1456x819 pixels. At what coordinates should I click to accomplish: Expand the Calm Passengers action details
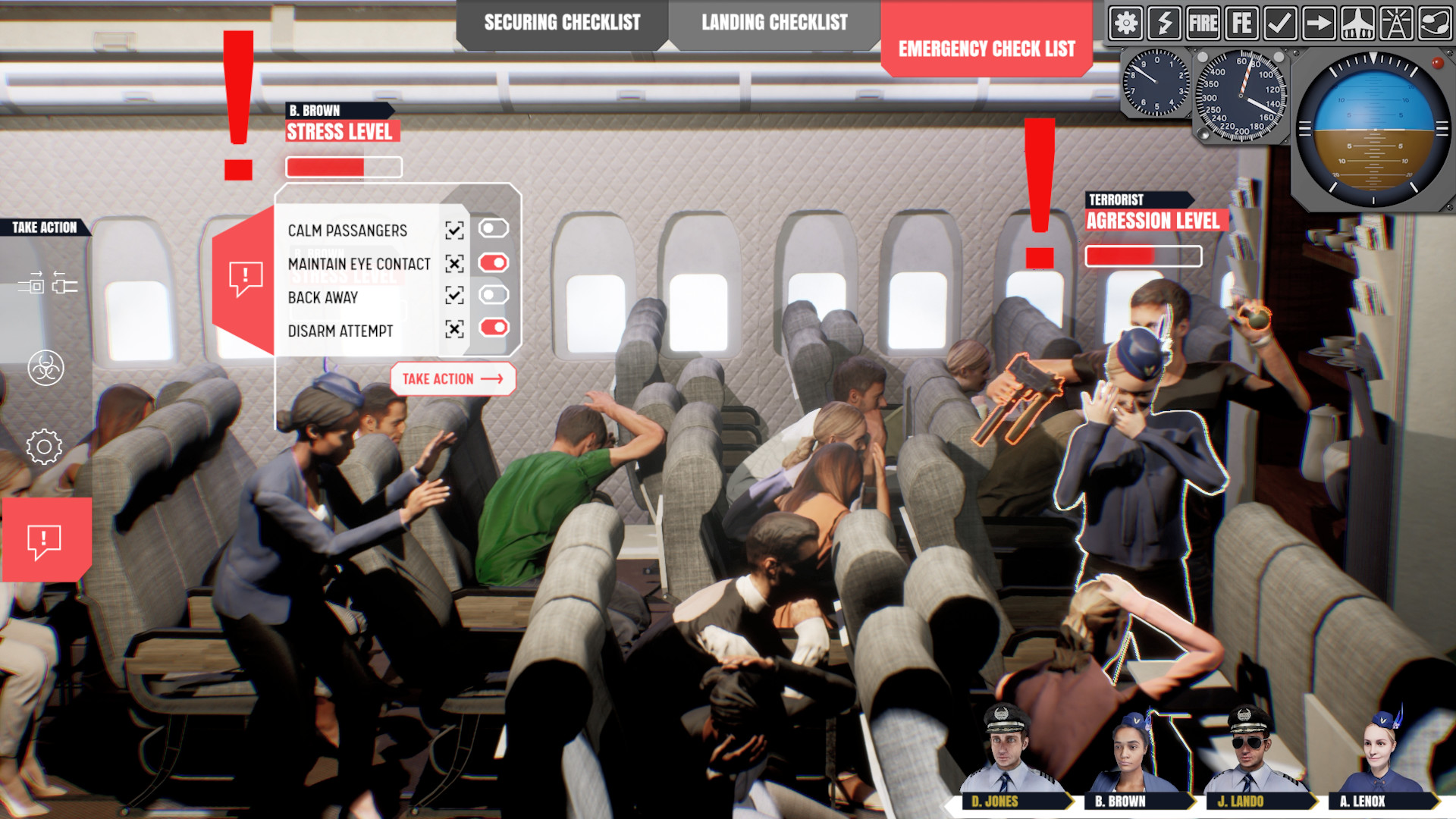pos(453,231)
